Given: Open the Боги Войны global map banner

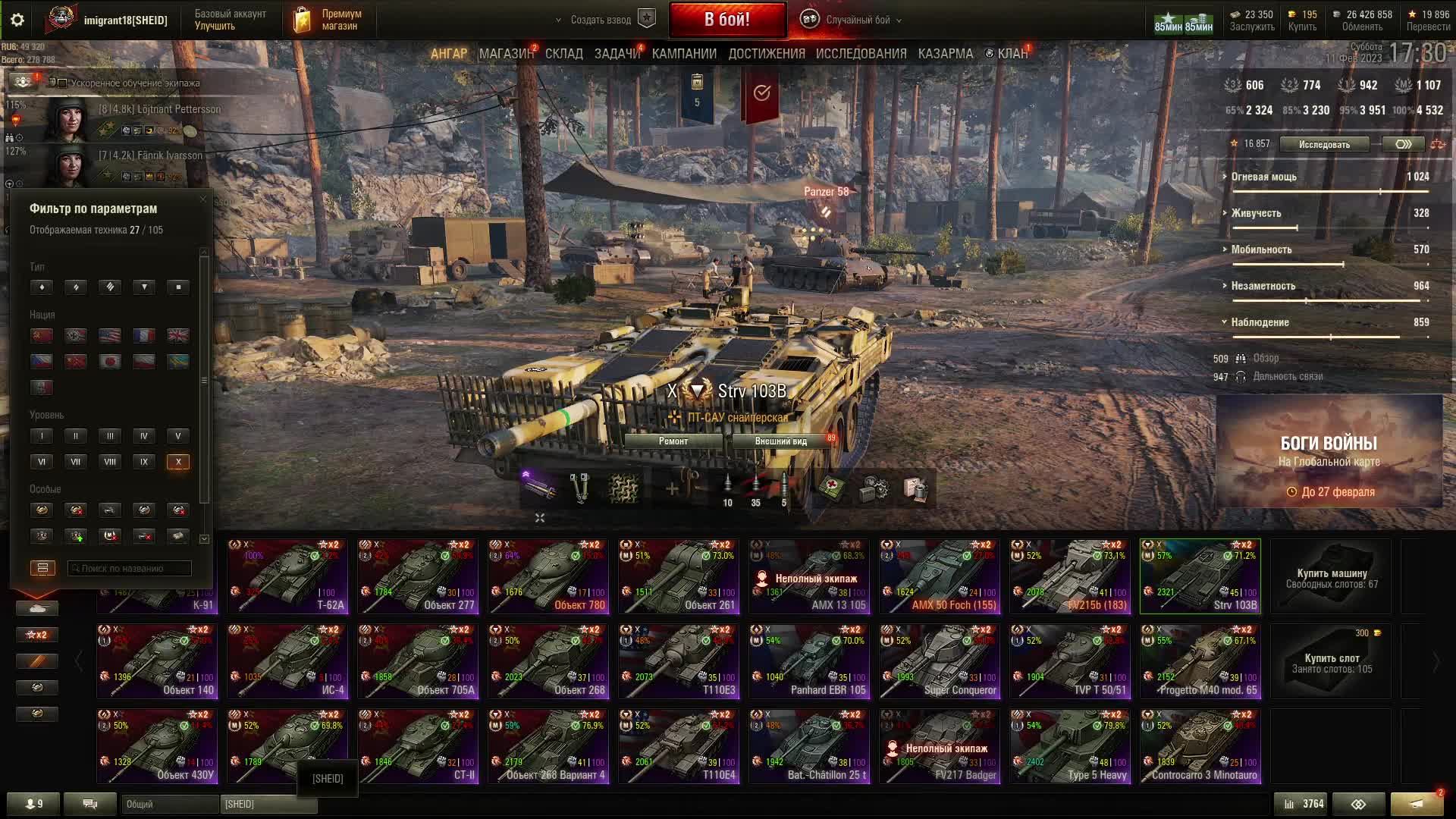Looking at the screenshot, I should coord(1329,452).
